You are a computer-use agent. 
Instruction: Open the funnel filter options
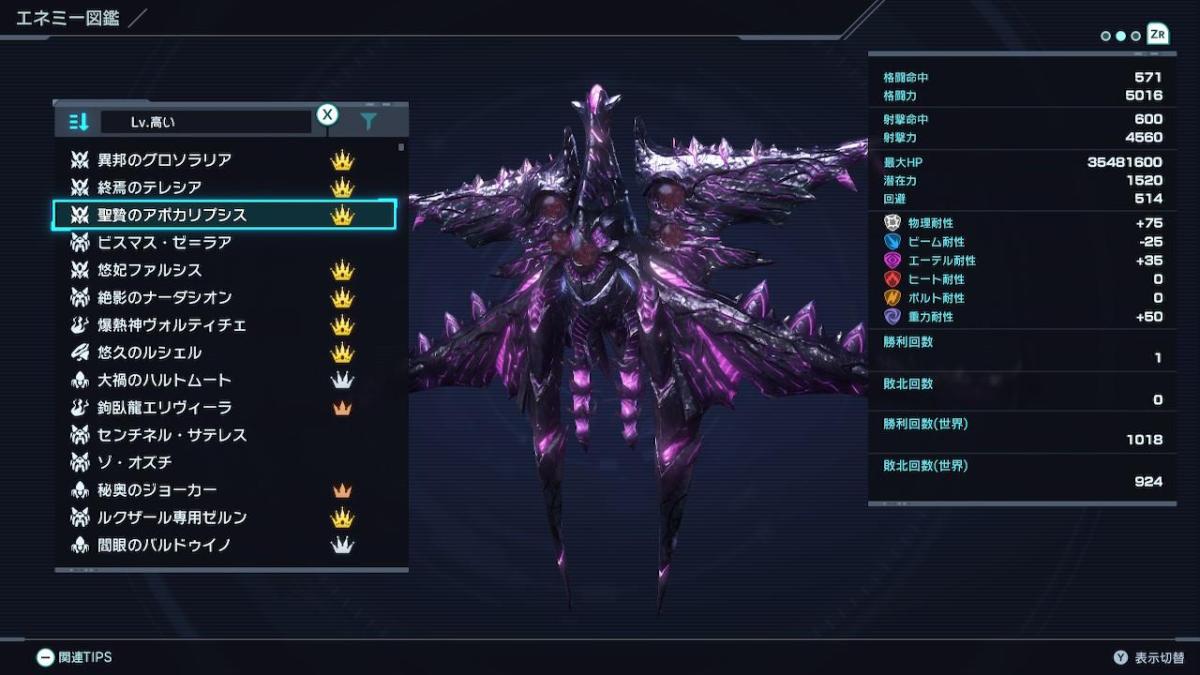pos(368,122)
